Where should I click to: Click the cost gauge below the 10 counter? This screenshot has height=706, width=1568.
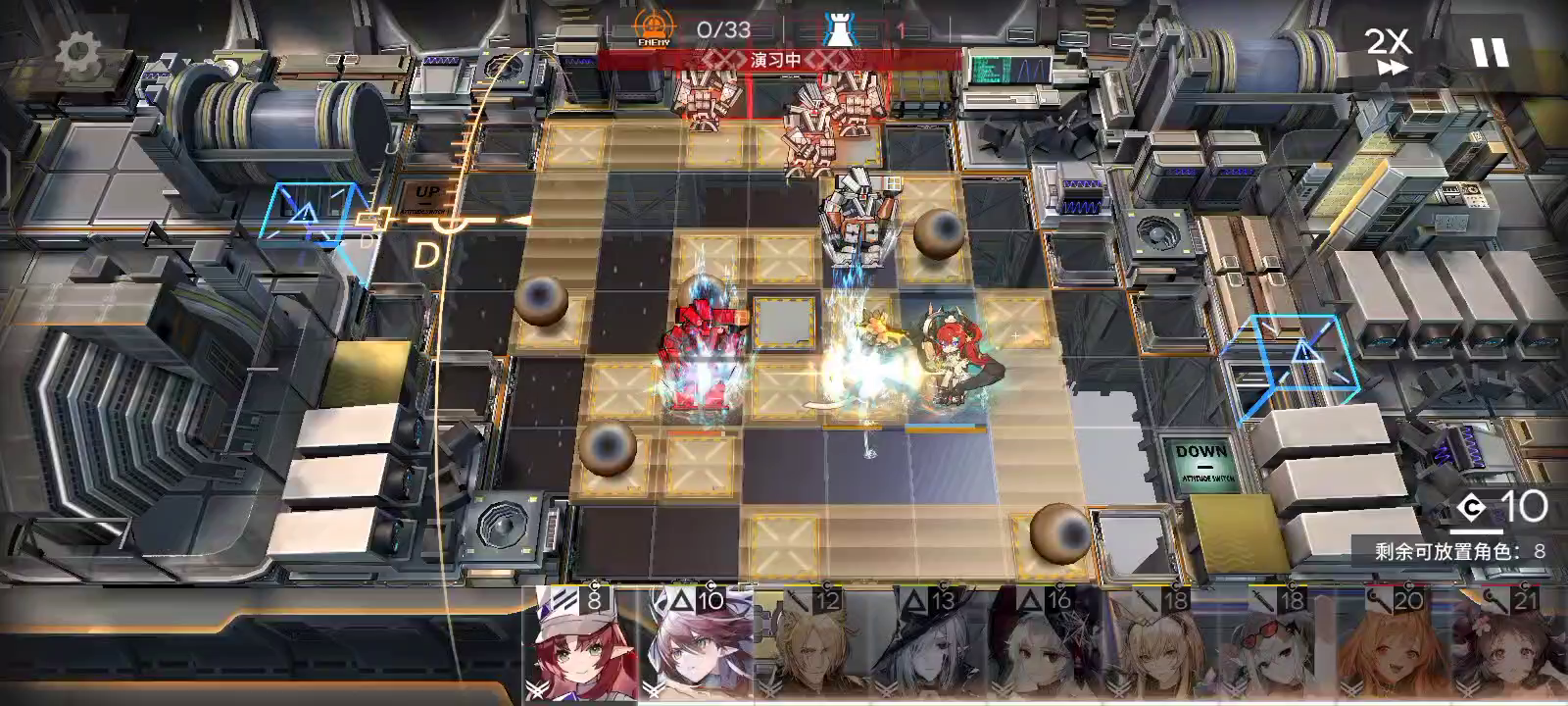[x=1477, y=531]
